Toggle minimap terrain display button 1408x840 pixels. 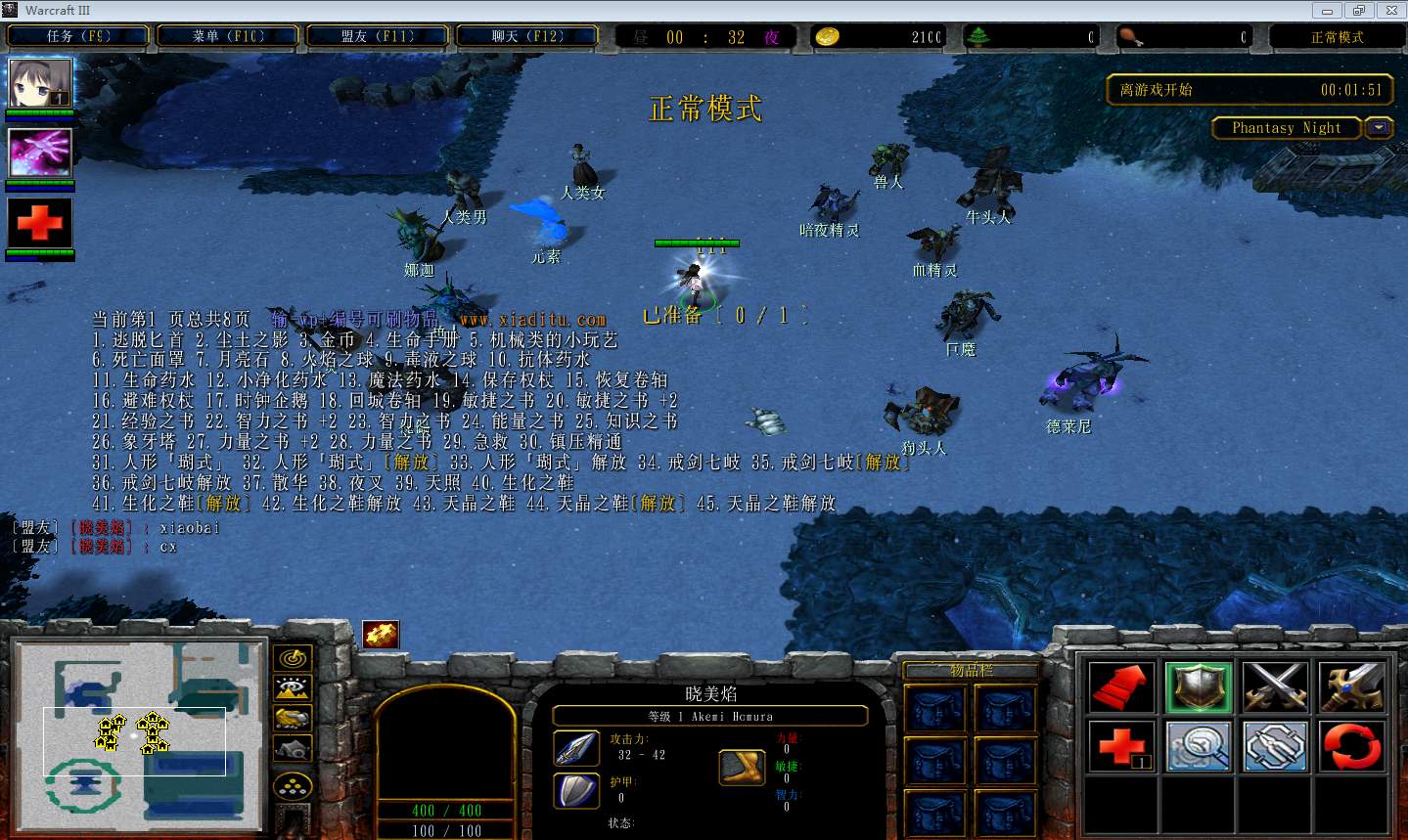[293, 688]
